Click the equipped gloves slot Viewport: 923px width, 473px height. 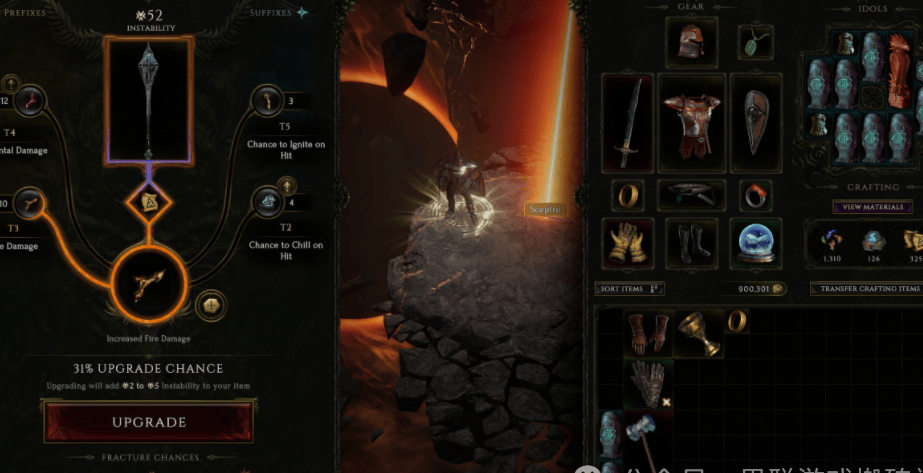(x=628, y=243)
